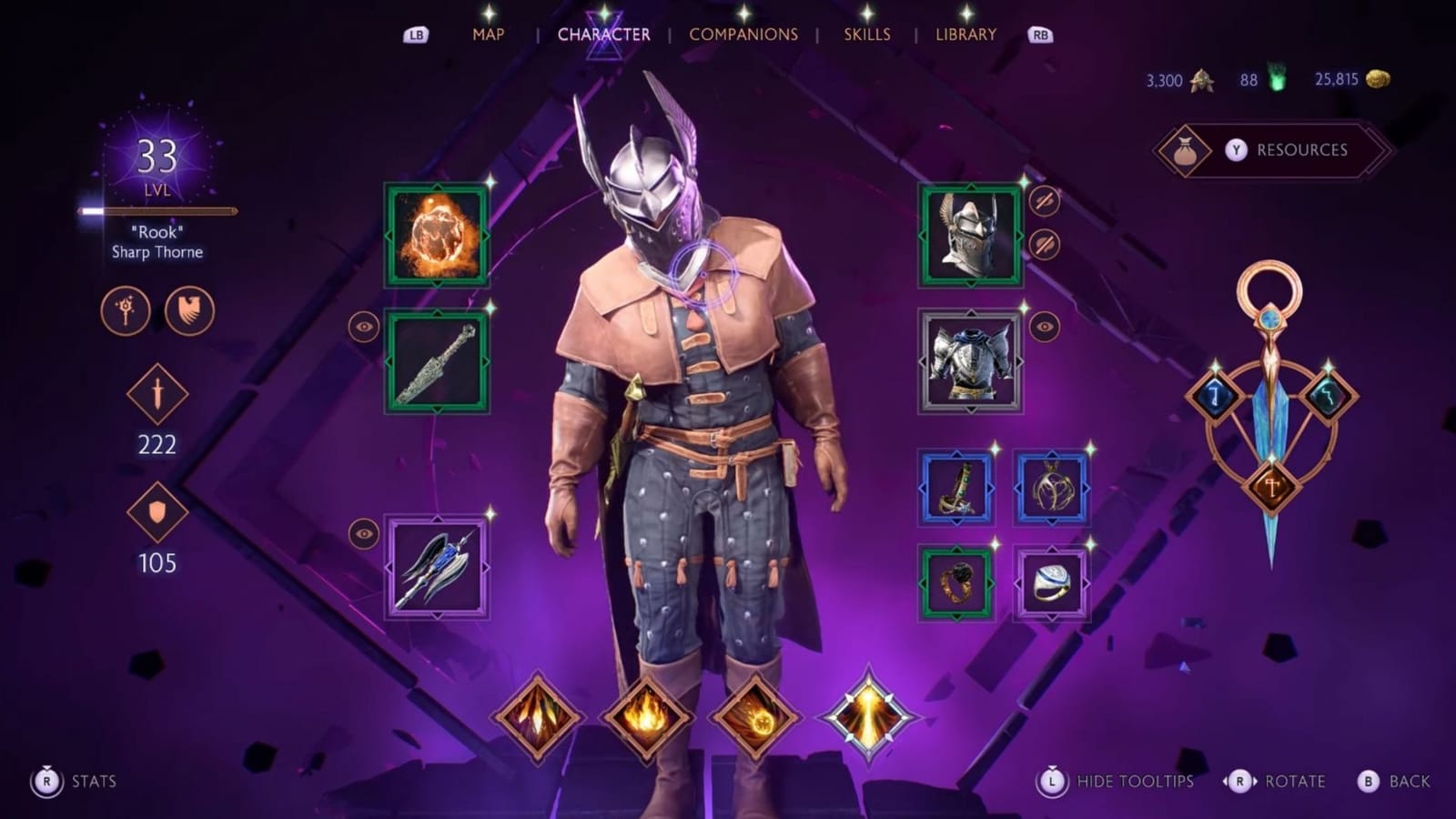The image size is (1456, 819).
Task: Click the staff class icon near the level
Action: [127, 310]
